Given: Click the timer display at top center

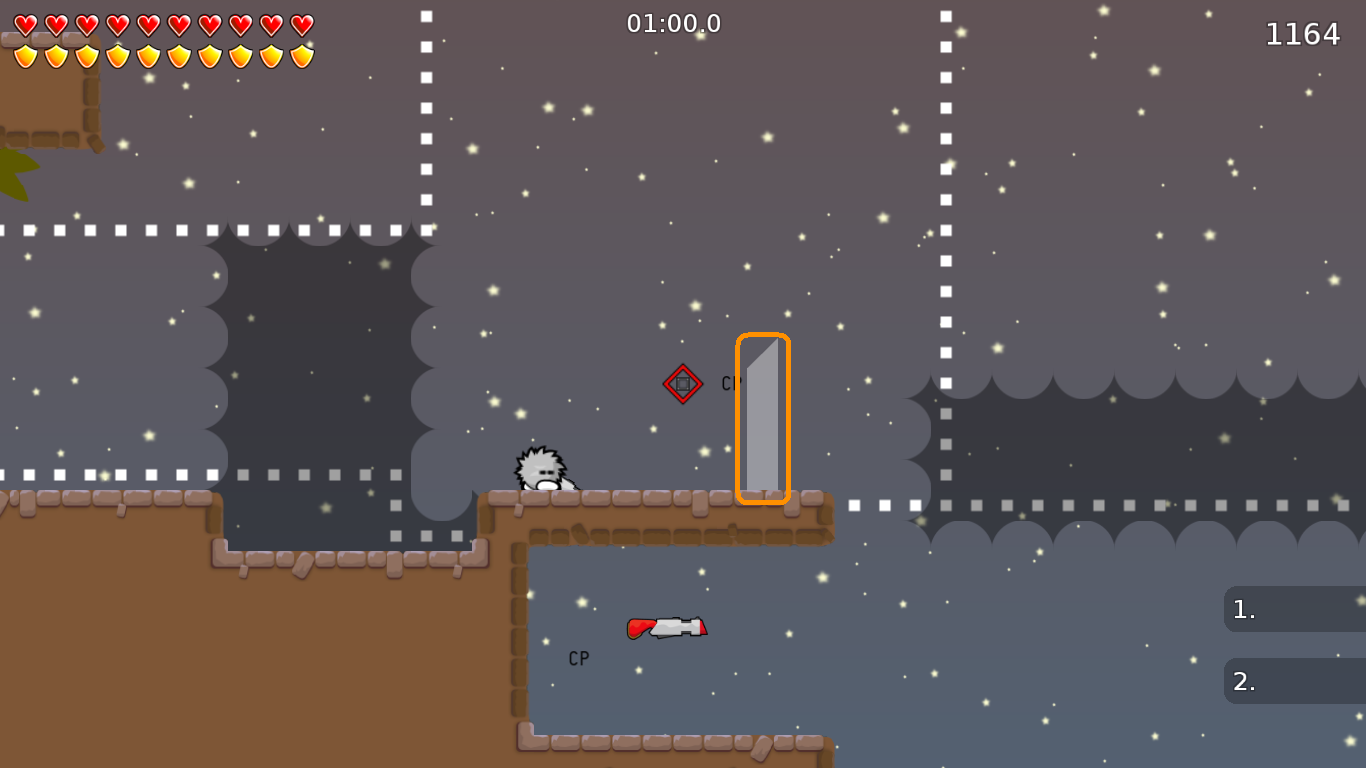Looking at the screenshot, I should point(674,24).
